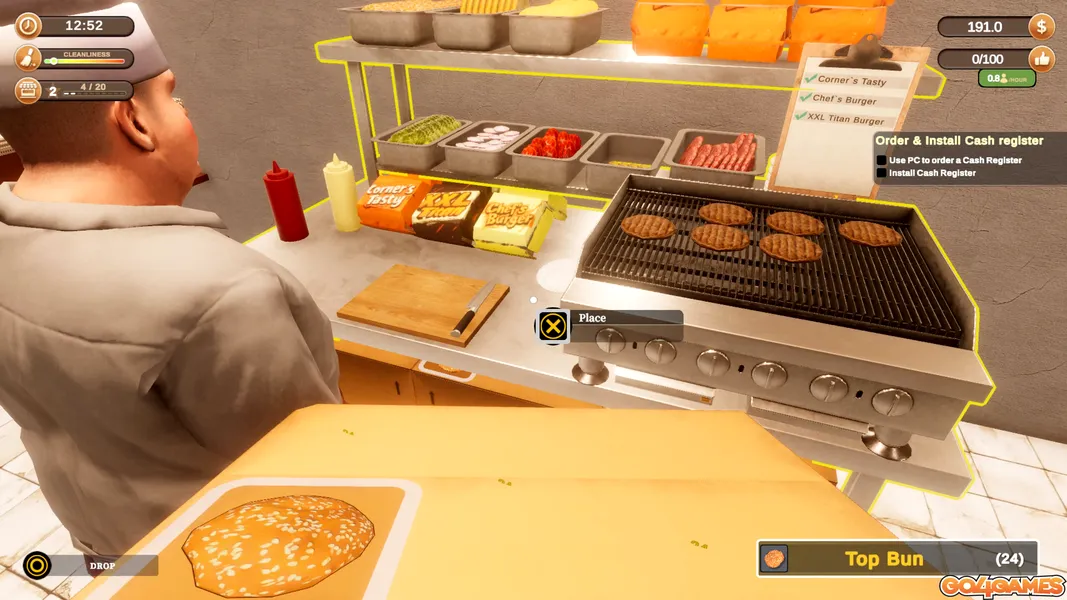This screenshot has height=600, width=1067.
Task: Tick the Use PC to order checkbox
Action: coord(882,160)
